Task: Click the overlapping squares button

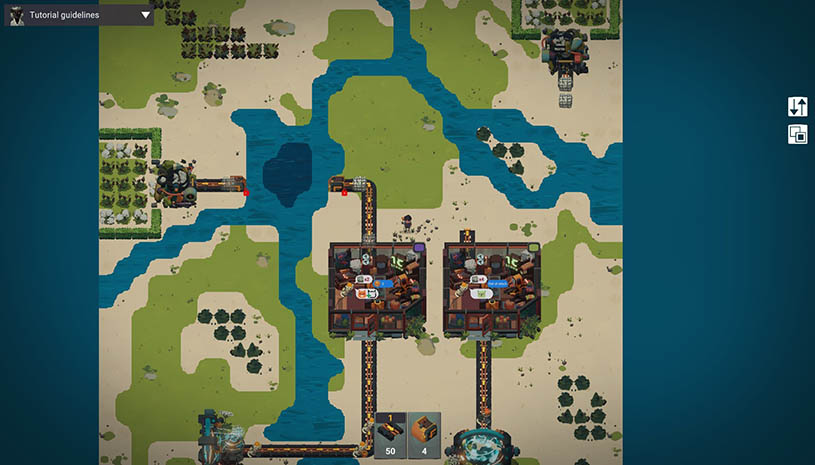Action: (x=797, y=134)
